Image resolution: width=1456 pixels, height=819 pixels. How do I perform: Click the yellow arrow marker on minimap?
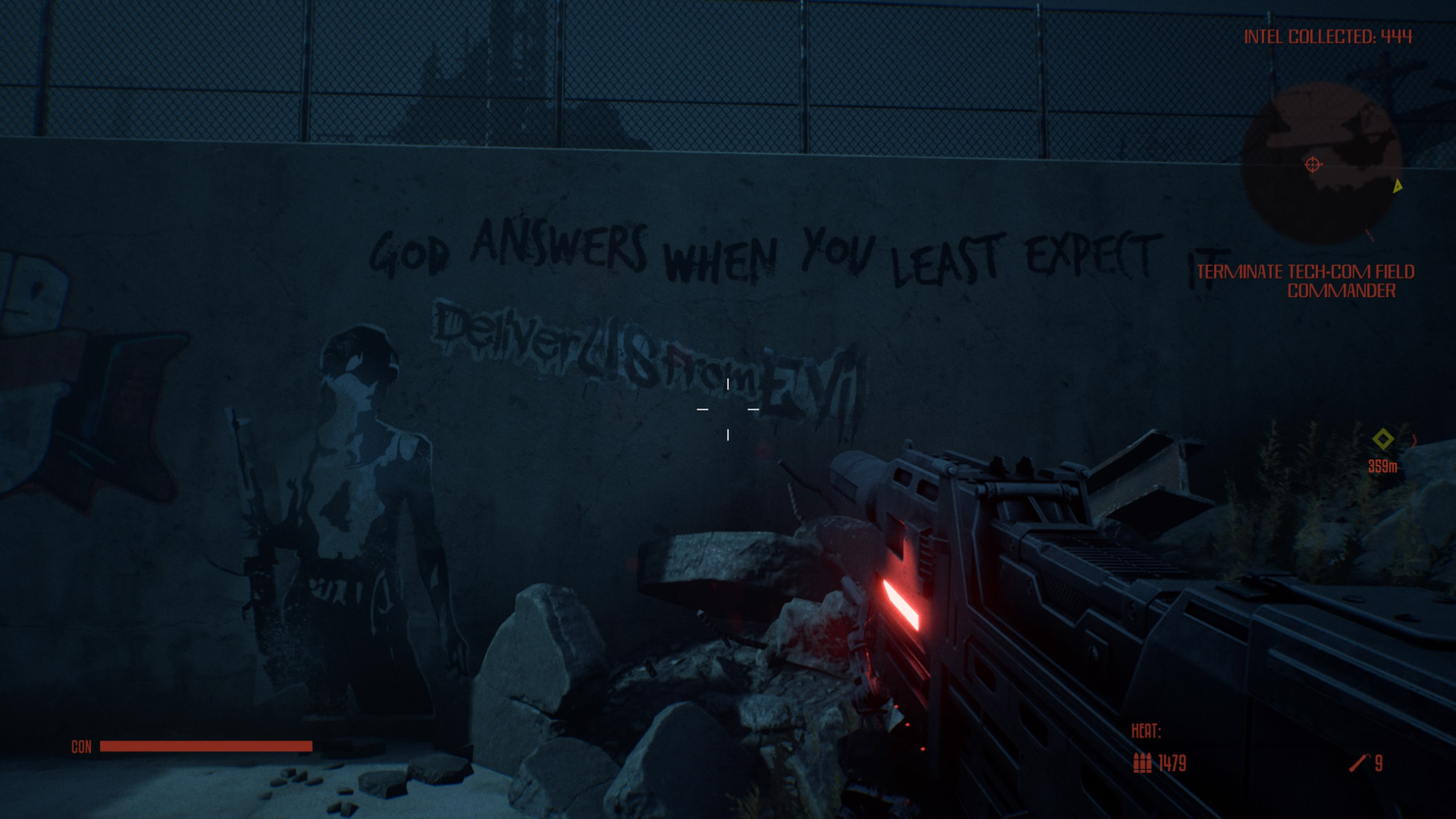coord(1398,186)
